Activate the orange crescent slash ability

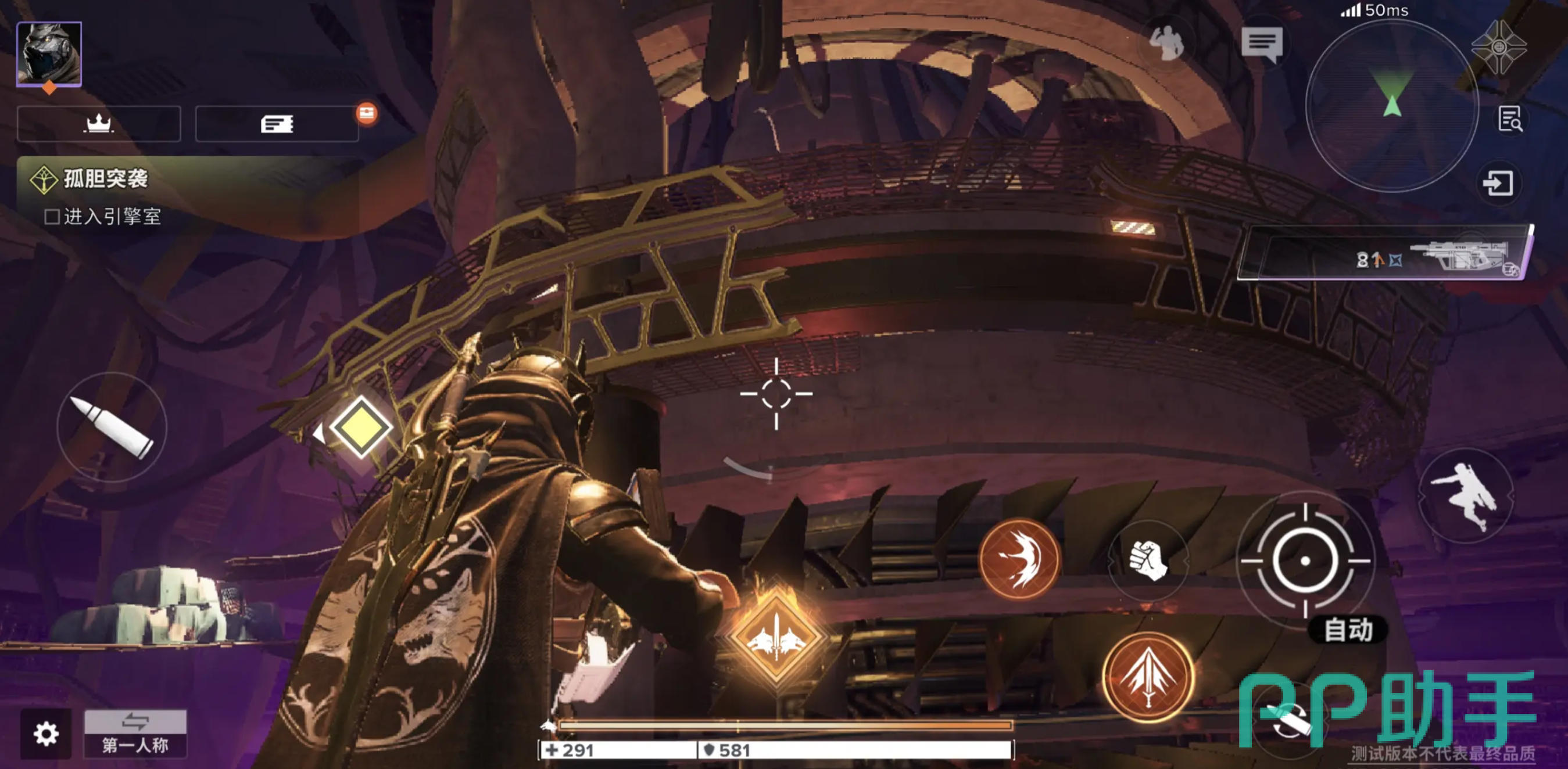click(x=1019, y=559)
